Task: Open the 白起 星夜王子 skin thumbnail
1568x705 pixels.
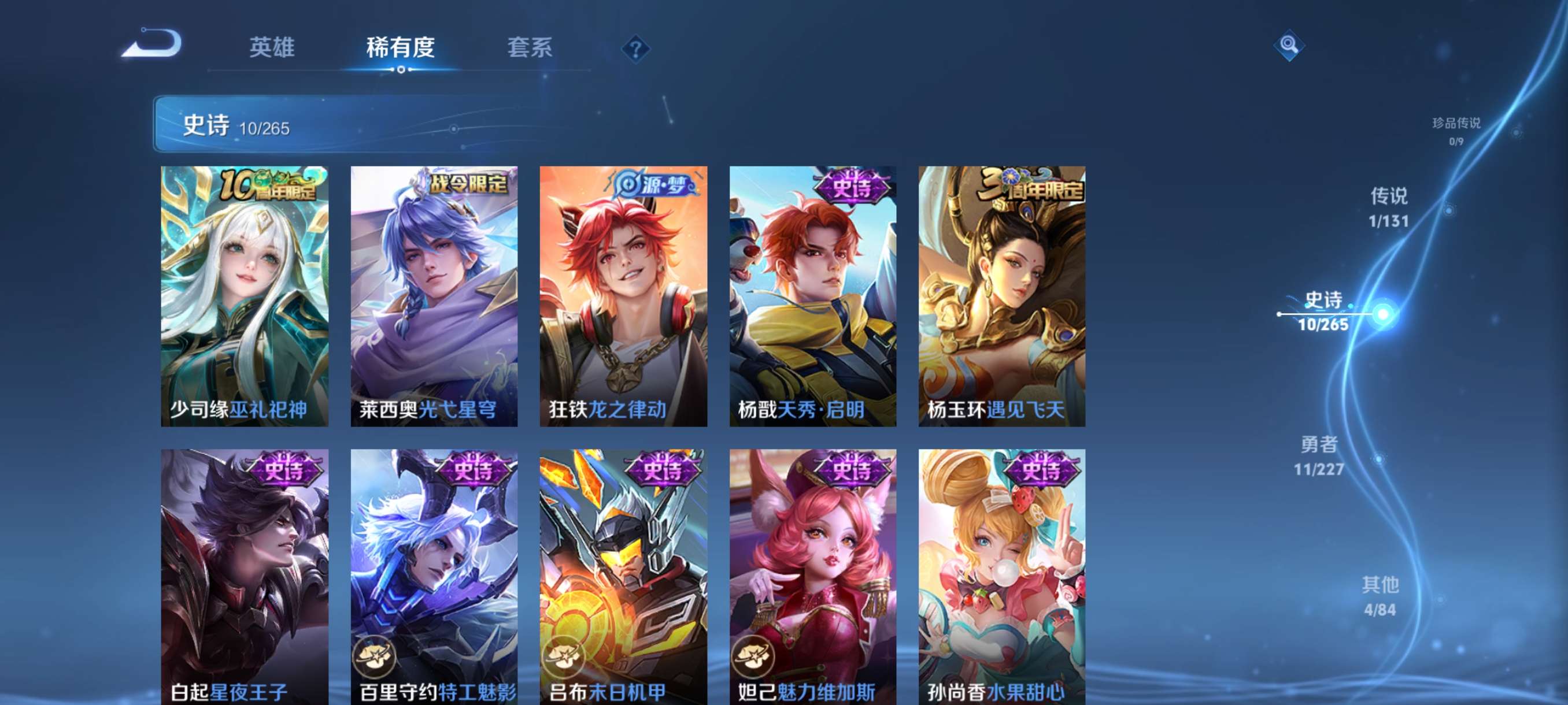Action: point(243,578)
